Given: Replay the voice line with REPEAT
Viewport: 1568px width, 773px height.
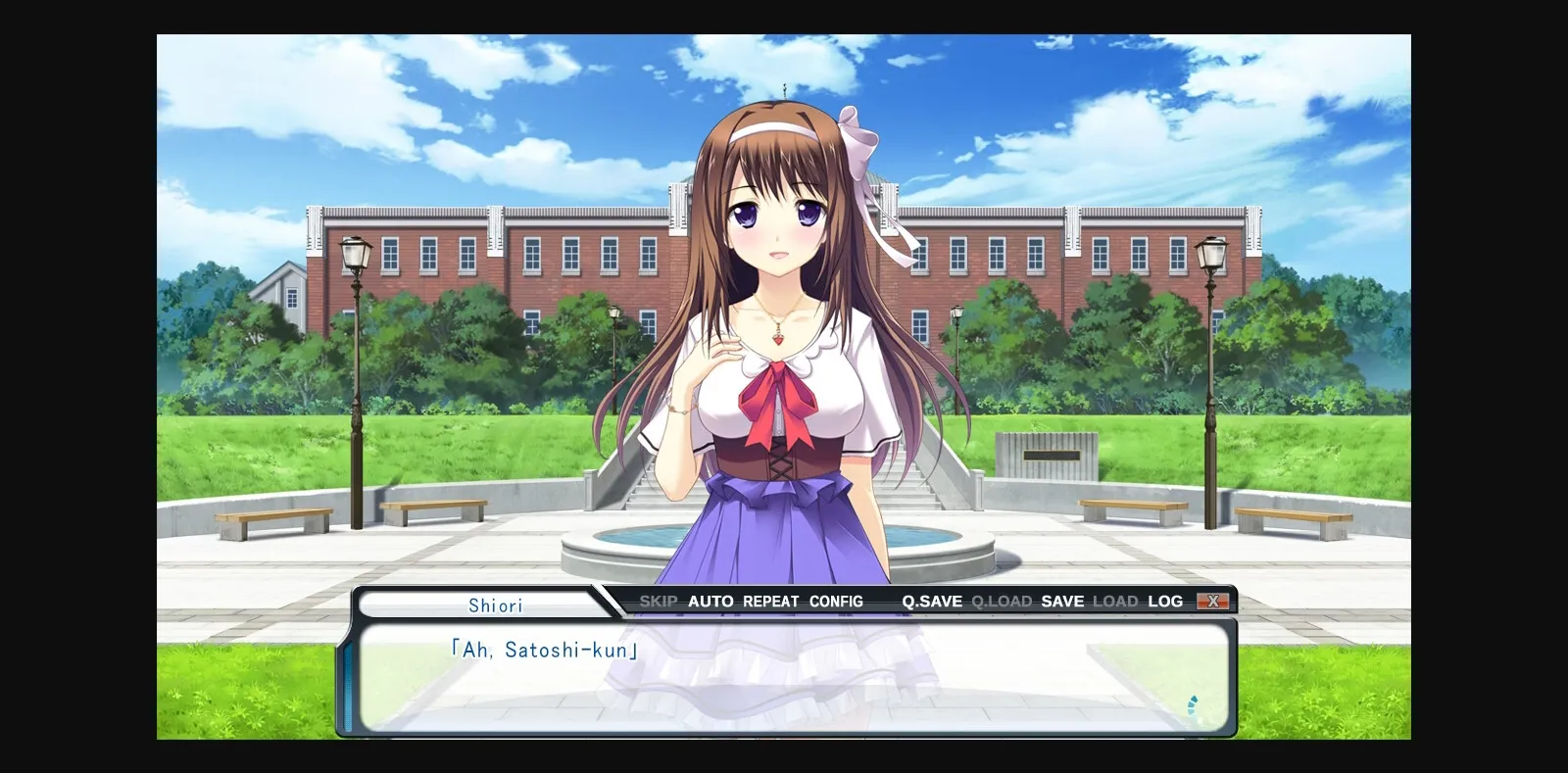Looking at the screenshot, I should 768,601.
